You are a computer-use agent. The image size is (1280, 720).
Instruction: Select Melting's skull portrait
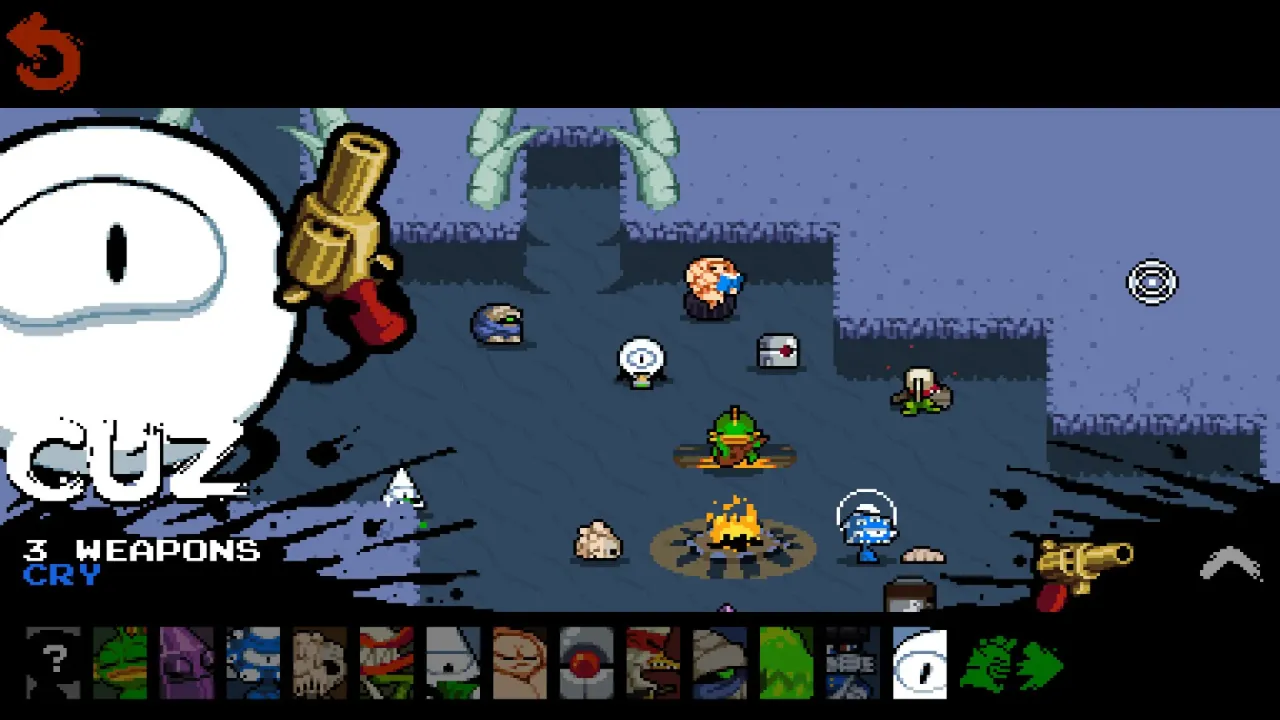pyautogui.click(x=320, y=662)
